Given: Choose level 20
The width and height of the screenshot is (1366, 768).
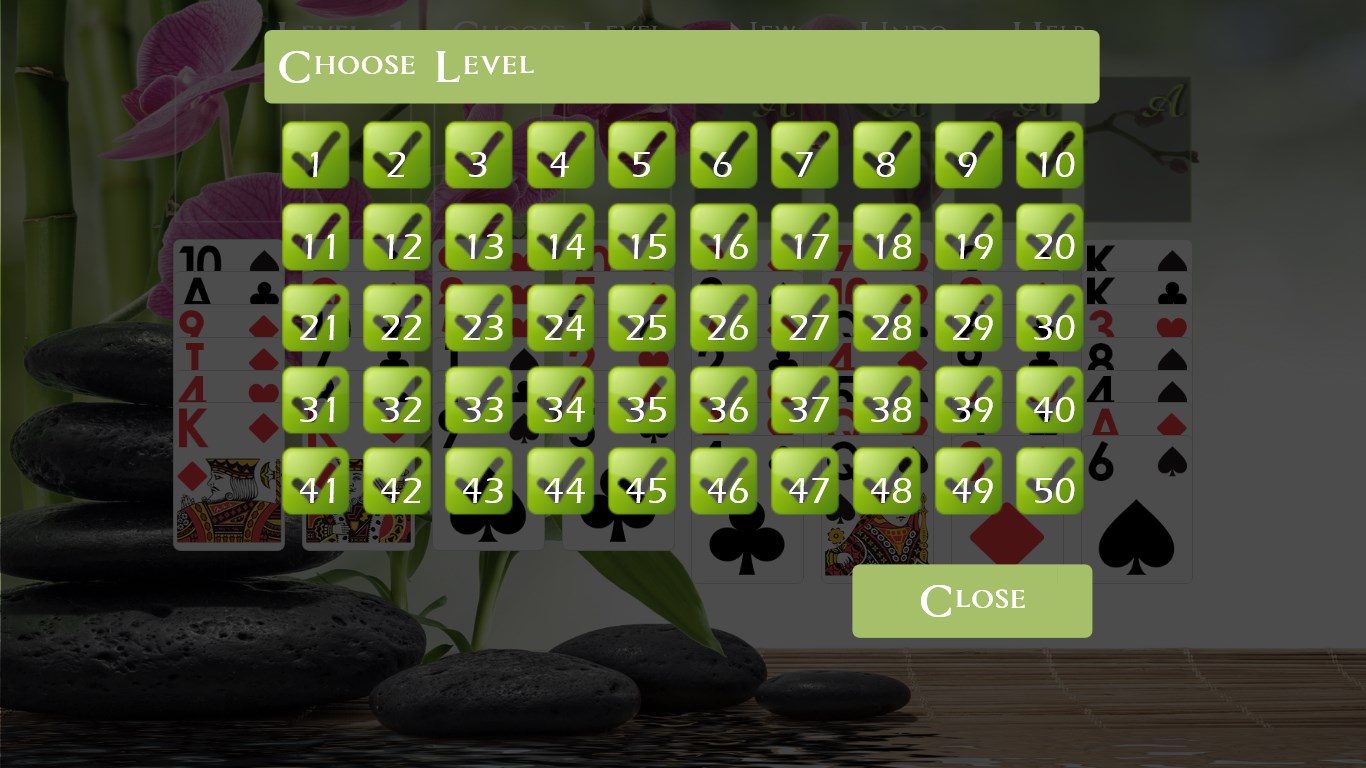Looking at the screenshot, I should click(x=1050, y=238).
